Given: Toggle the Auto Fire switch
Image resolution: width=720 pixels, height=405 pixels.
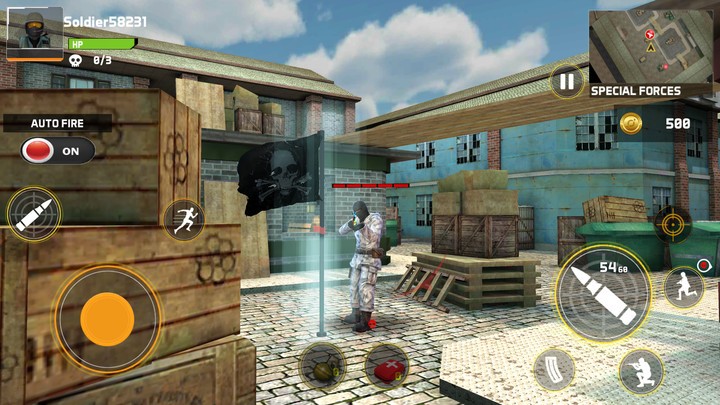Looking at the screenshot, I should coord(57,151).
